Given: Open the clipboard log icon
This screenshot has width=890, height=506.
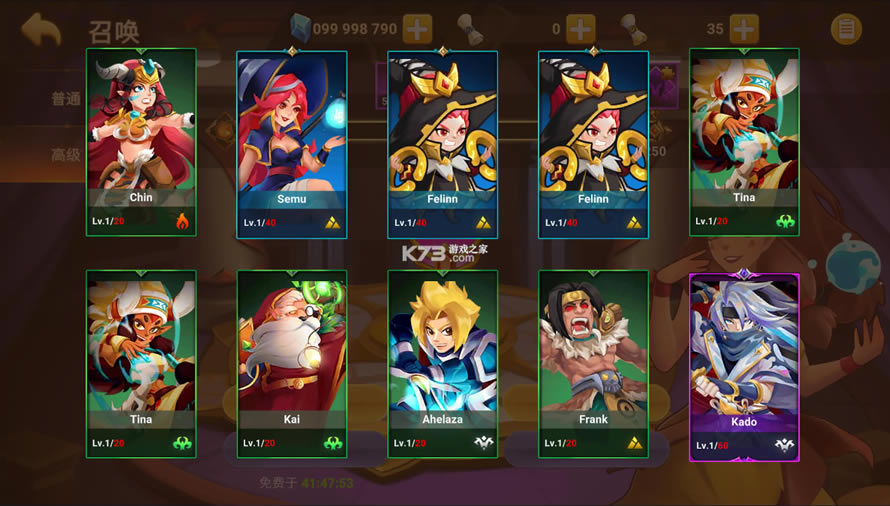Looking at the screenshot, I should [846, 29].
